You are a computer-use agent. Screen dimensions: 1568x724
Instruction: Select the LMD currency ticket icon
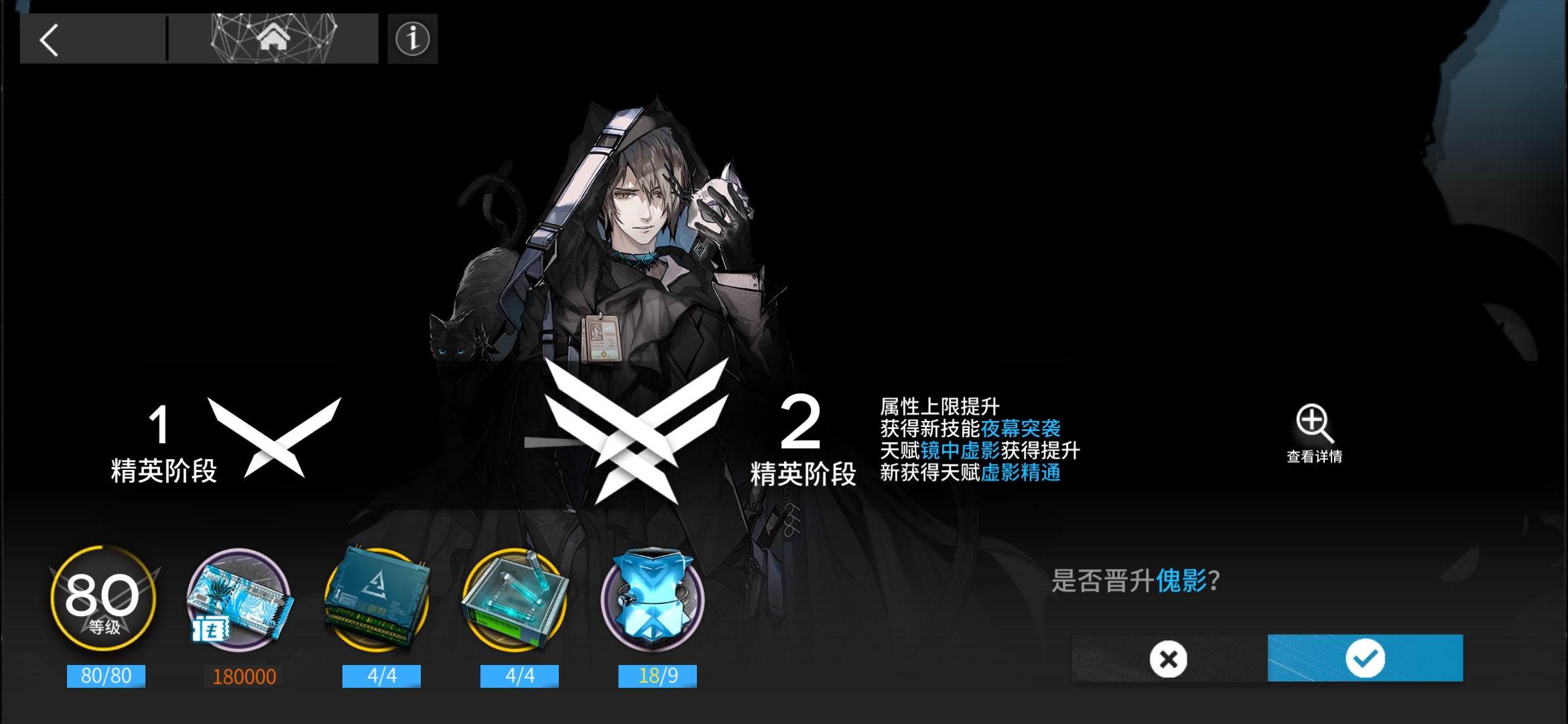pyautogui.click(x=241, y=597)
